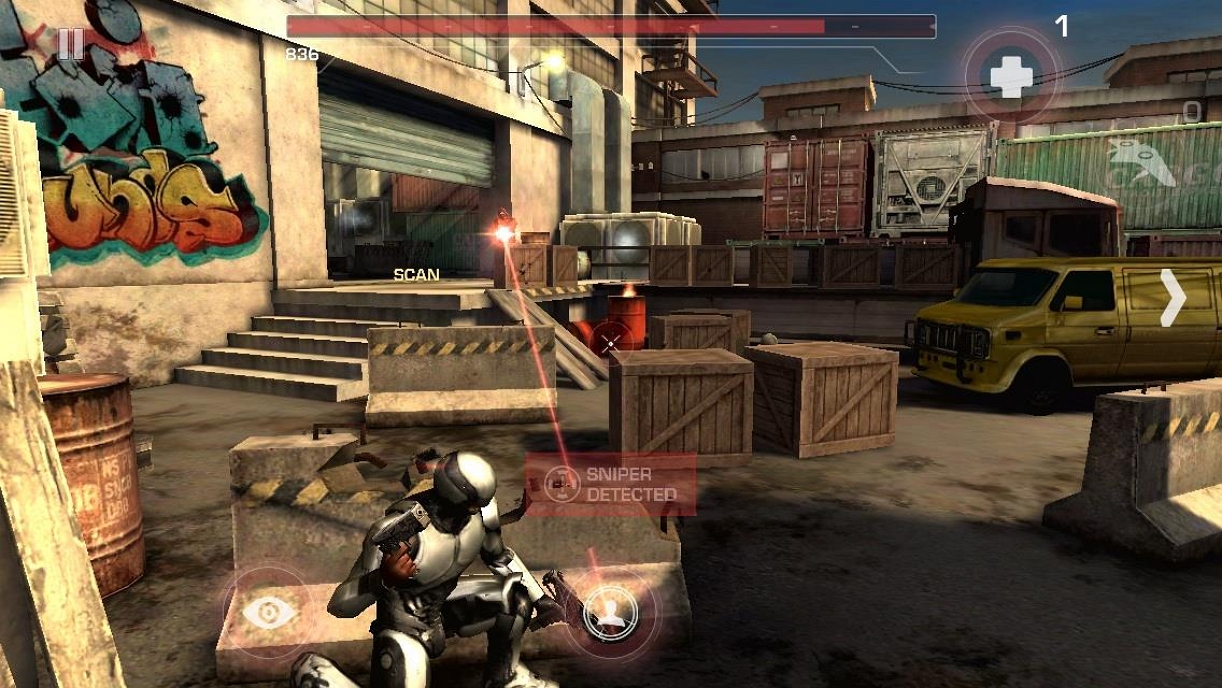Move to next cover with right chevron

[x=1172, y=297]
